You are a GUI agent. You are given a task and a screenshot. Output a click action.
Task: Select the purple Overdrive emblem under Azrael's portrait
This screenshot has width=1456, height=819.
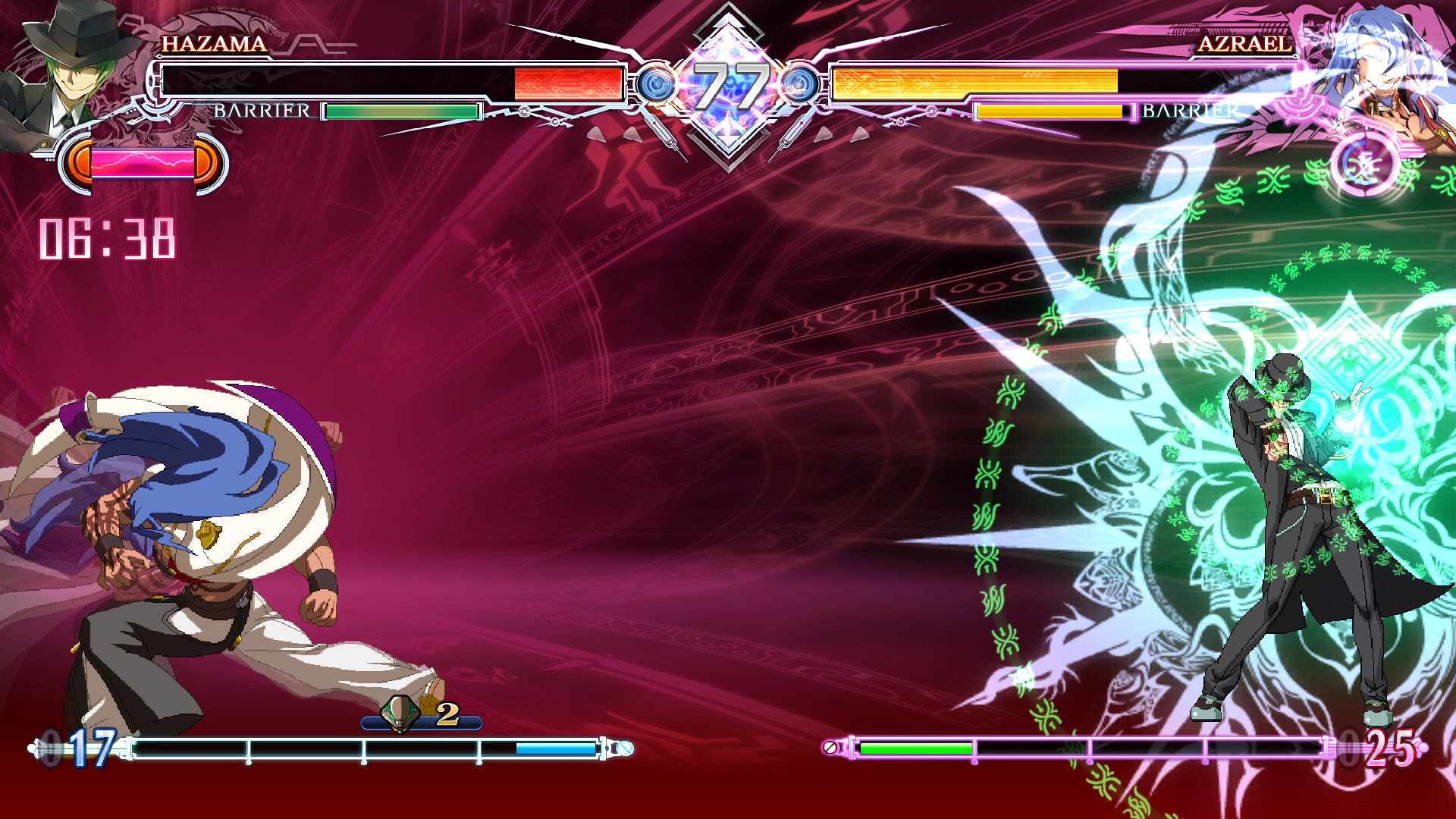[x=1364, y=164]
